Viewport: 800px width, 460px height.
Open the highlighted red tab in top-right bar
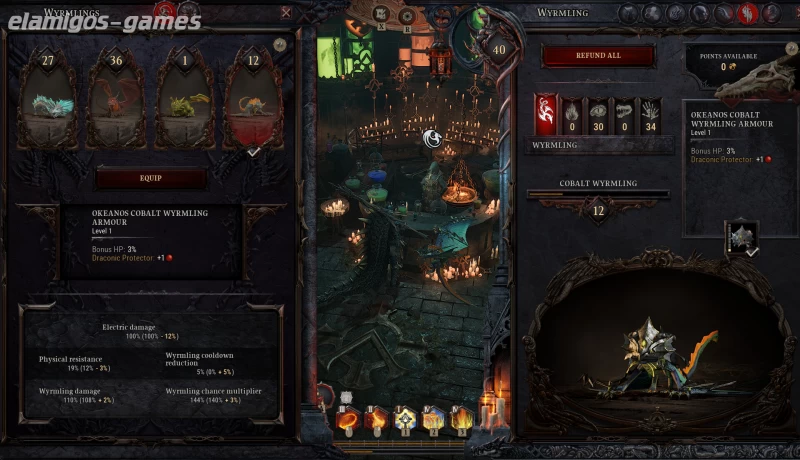pyautogui.click(x=745, y=13)
